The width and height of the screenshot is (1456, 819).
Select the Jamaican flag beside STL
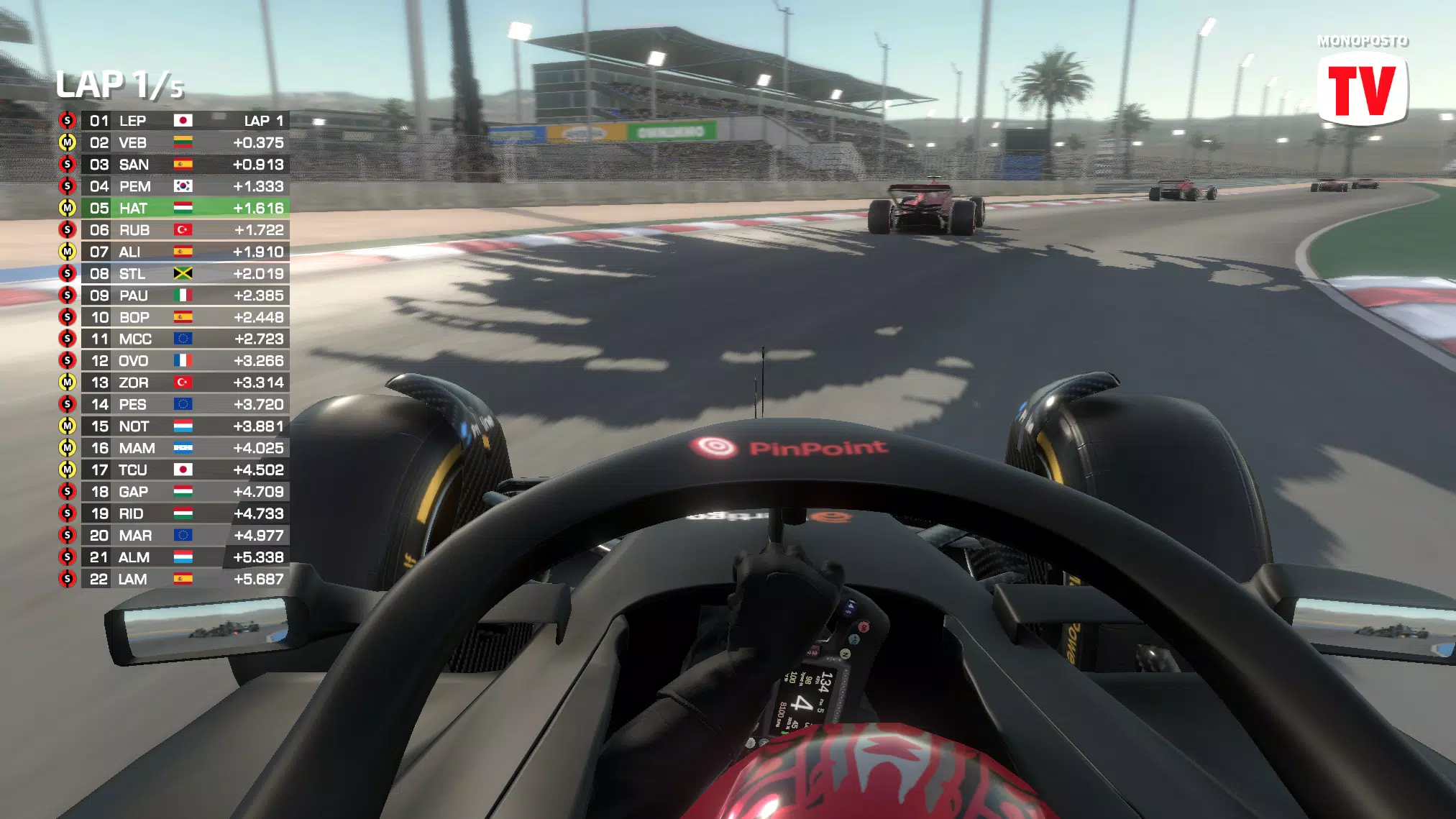[185, 274]
